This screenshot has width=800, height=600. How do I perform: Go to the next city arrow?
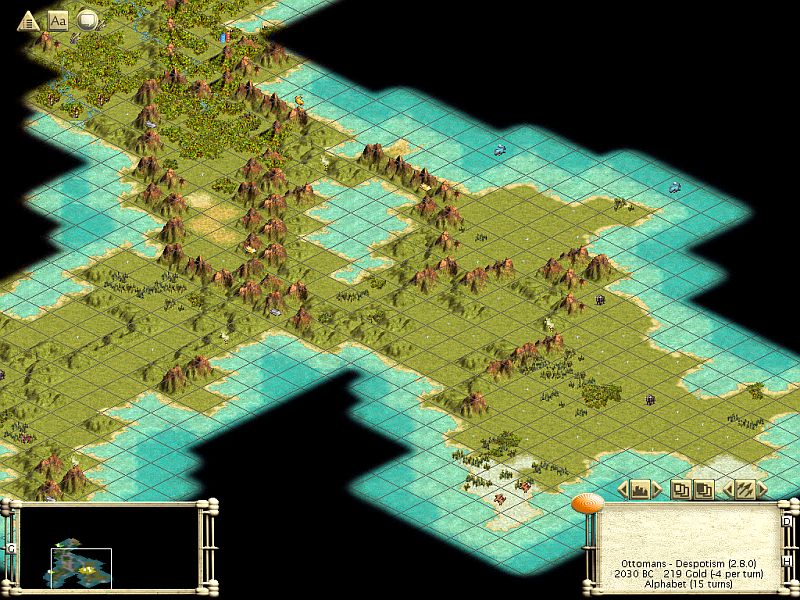coord(657,489)
